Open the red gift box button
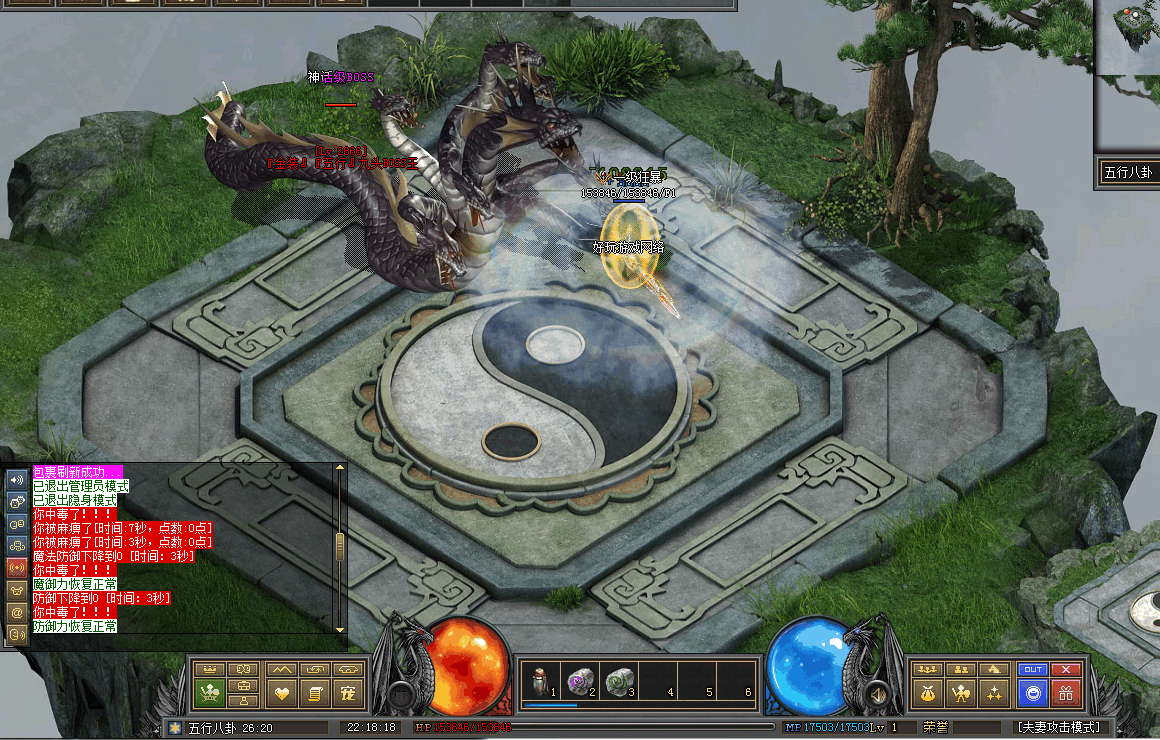This screenshot has height=740, width=1160. [x=1067, y=692]
